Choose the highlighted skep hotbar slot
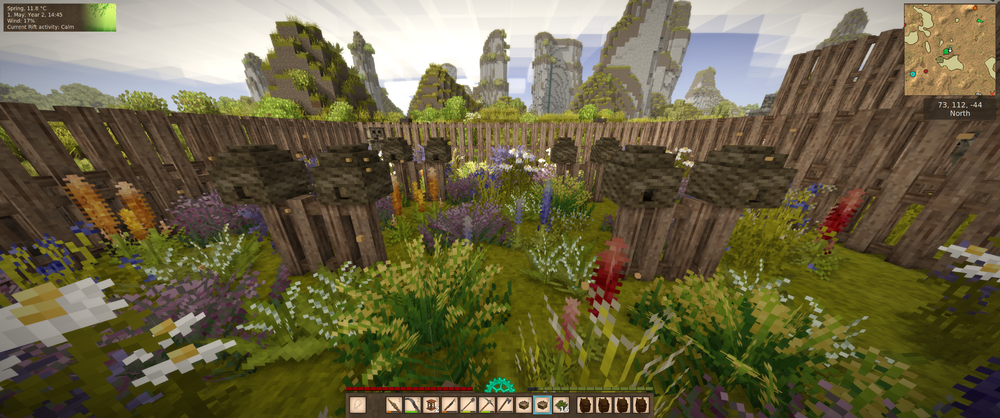This screenshot has height=418, width=1000. click(542, 405)
